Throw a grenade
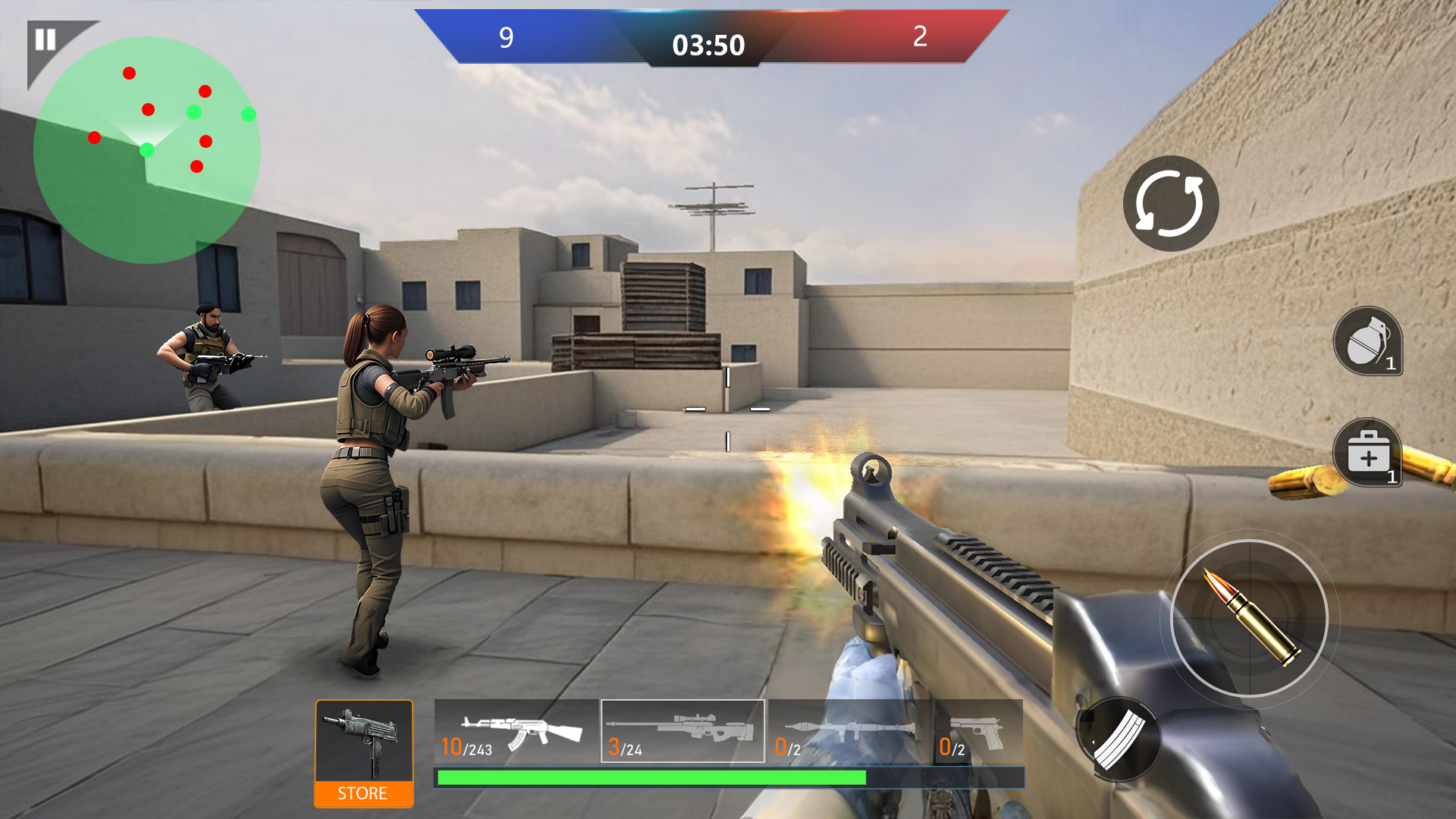 point(1369,343)
